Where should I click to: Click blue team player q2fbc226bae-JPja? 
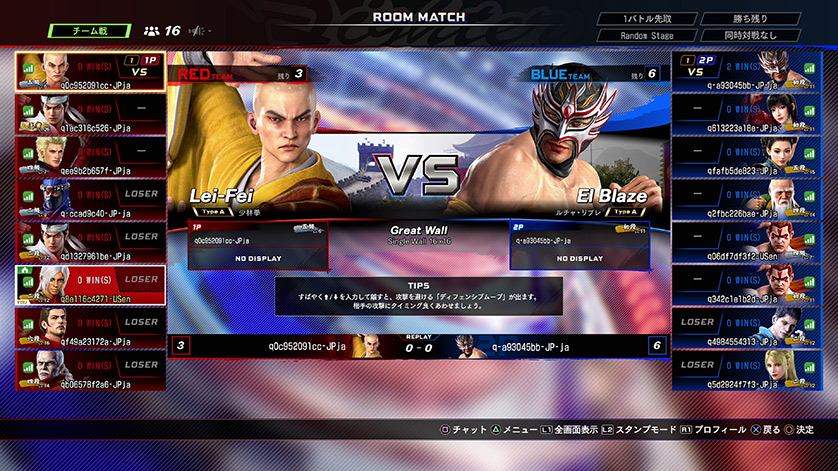click(748, 200)
